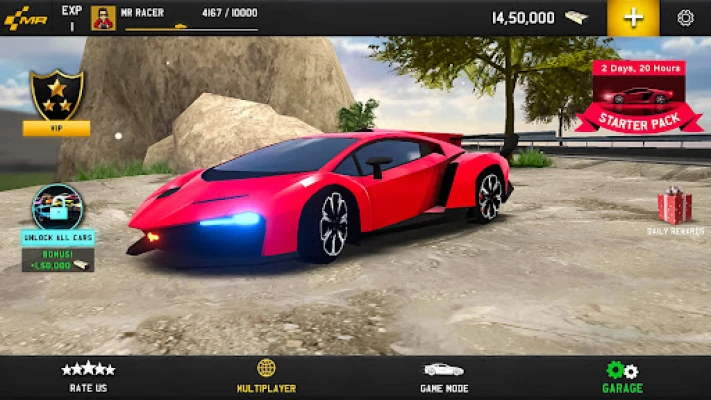The width and height of the screenshot is (711, 400).
Task: View MR Racer player profile avatar
Action: (103, 17)
